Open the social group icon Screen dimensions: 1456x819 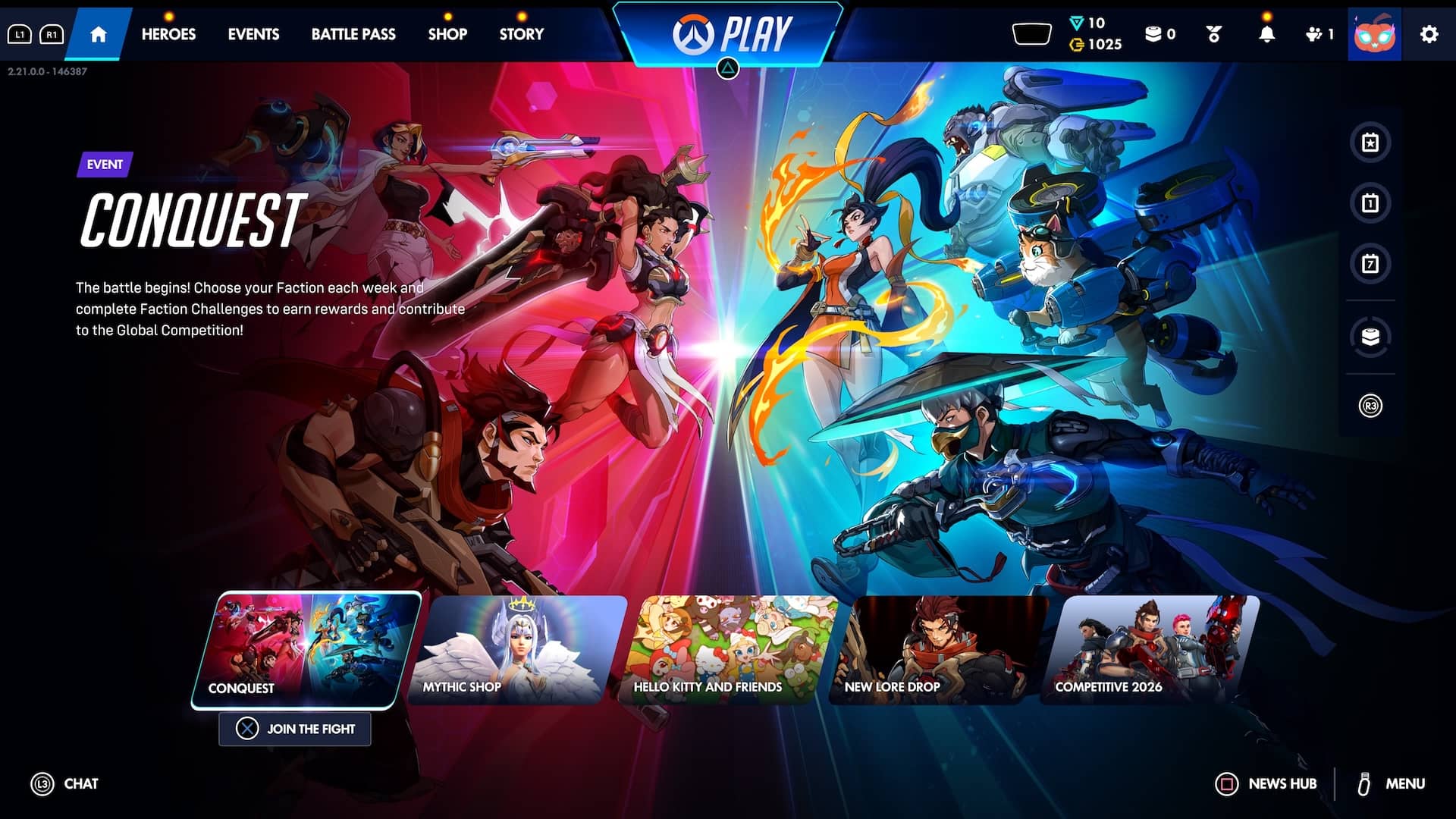pos(1319,34)
